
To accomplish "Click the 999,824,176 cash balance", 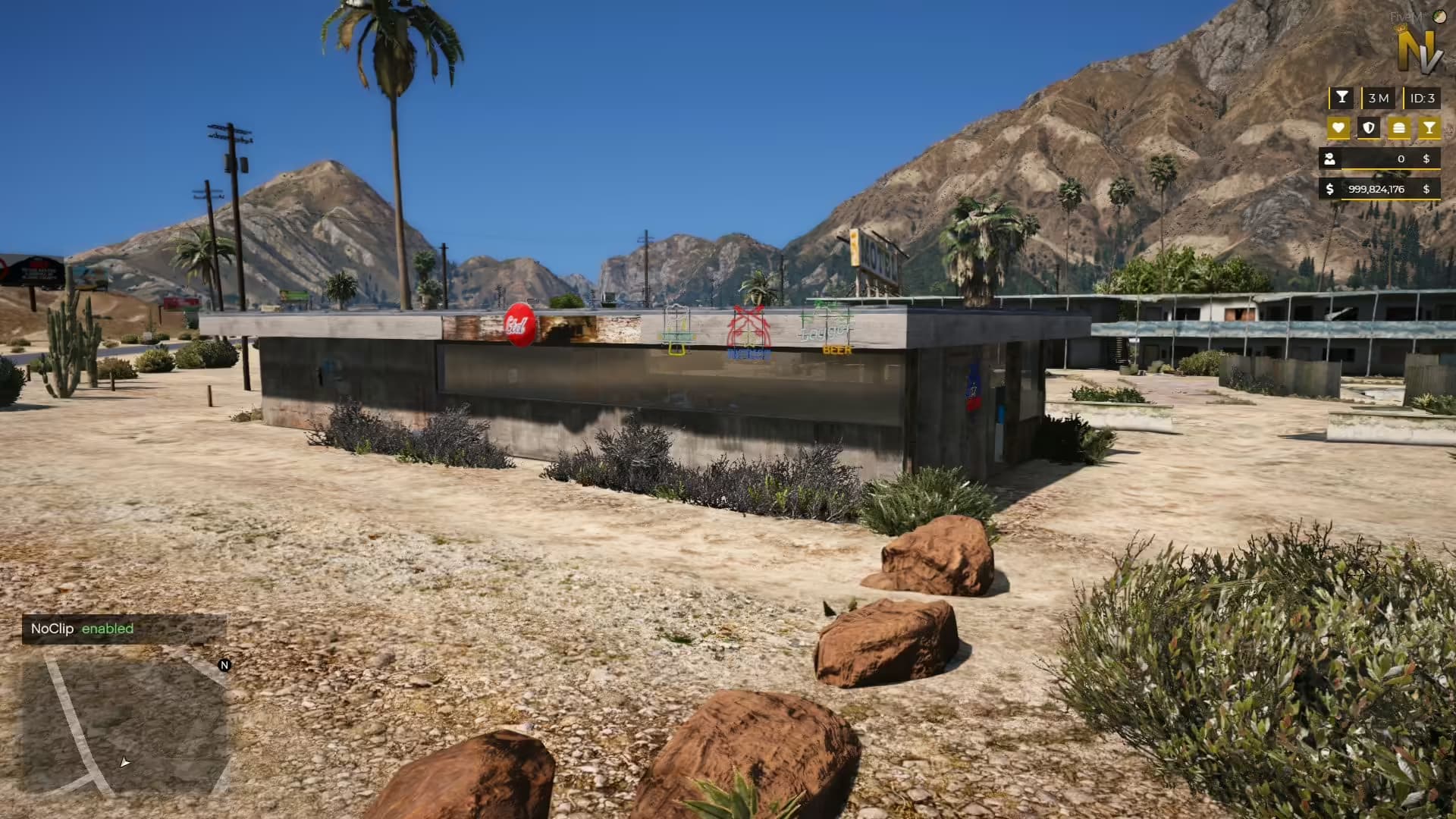I will point(1376,190).
